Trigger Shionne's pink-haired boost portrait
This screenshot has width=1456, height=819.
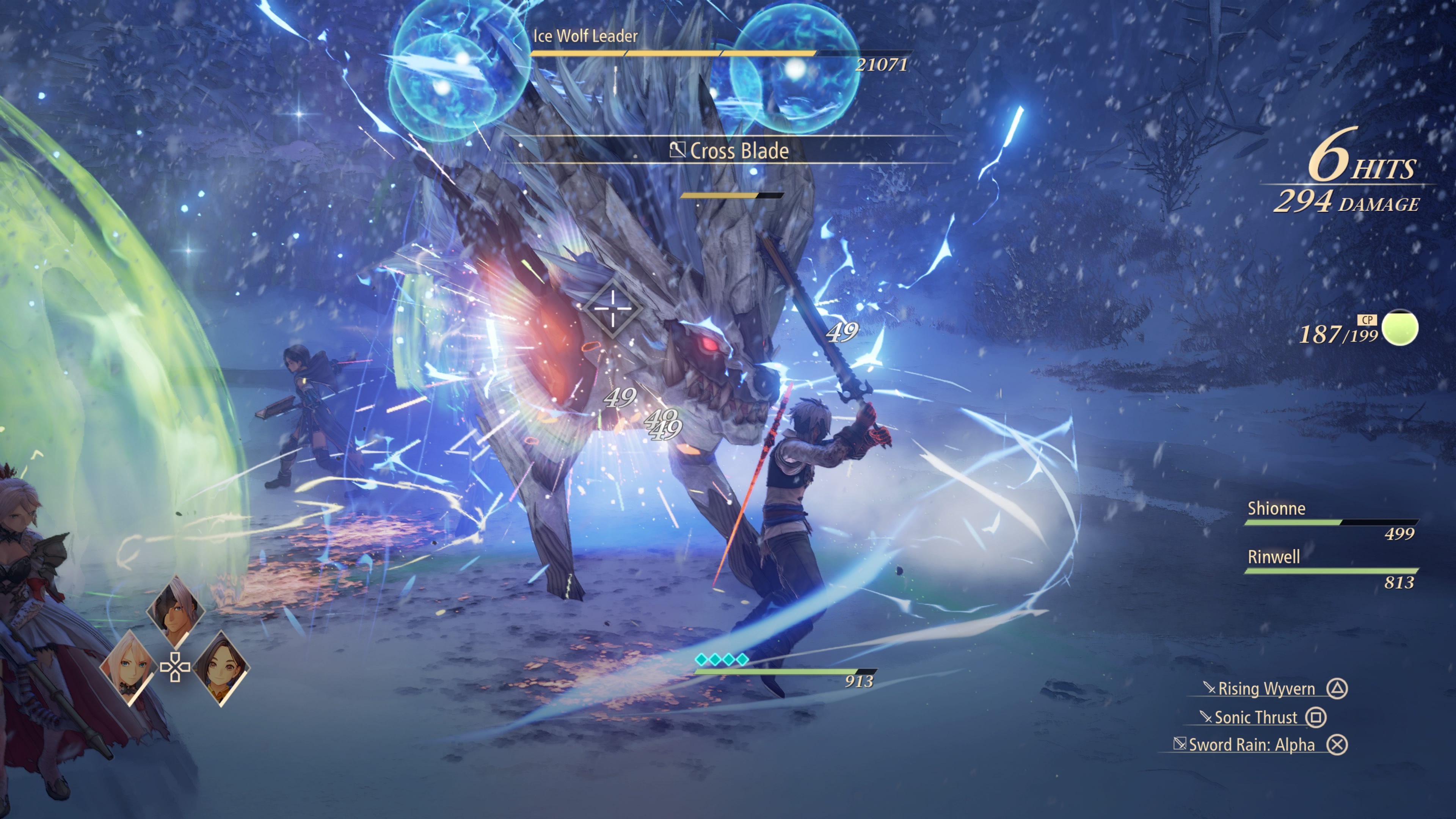tap(129, 667)
